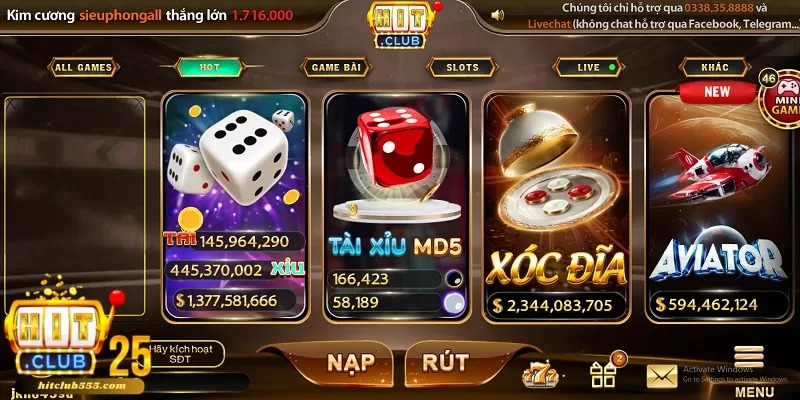Open the hamburger MENU
The height and width of the screenshot is (400, 800).
pyautogui.click(x=749, y=368)
